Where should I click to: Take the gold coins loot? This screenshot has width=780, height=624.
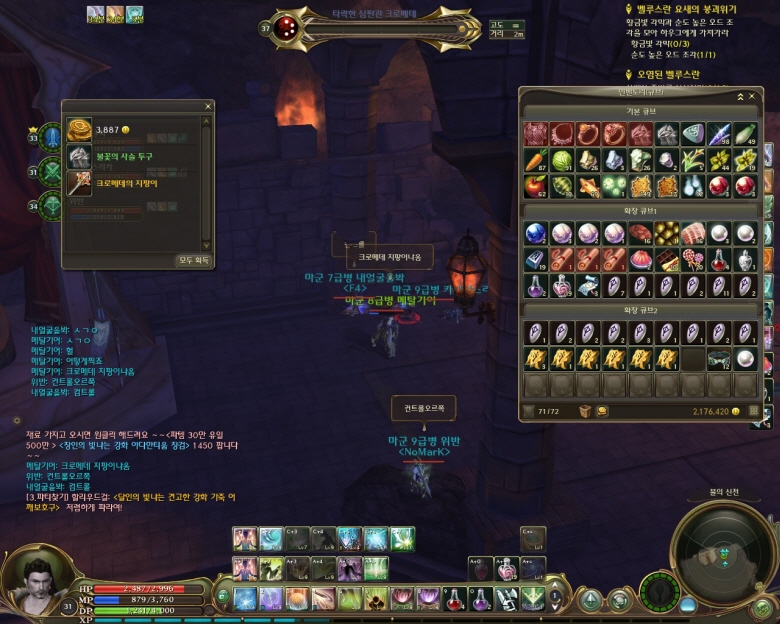click(79, 130)
